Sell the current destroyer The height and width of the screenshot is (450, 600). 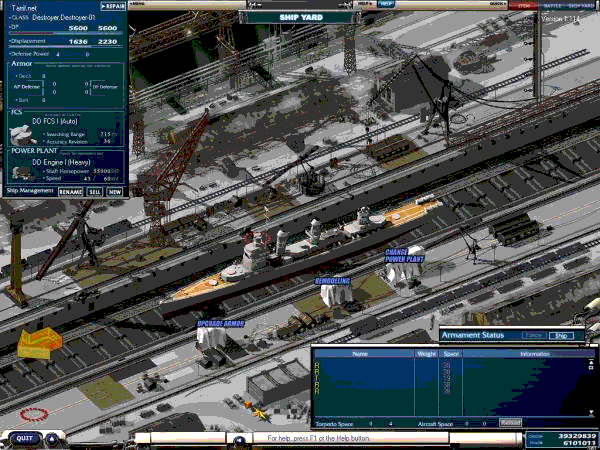[95, 190]
